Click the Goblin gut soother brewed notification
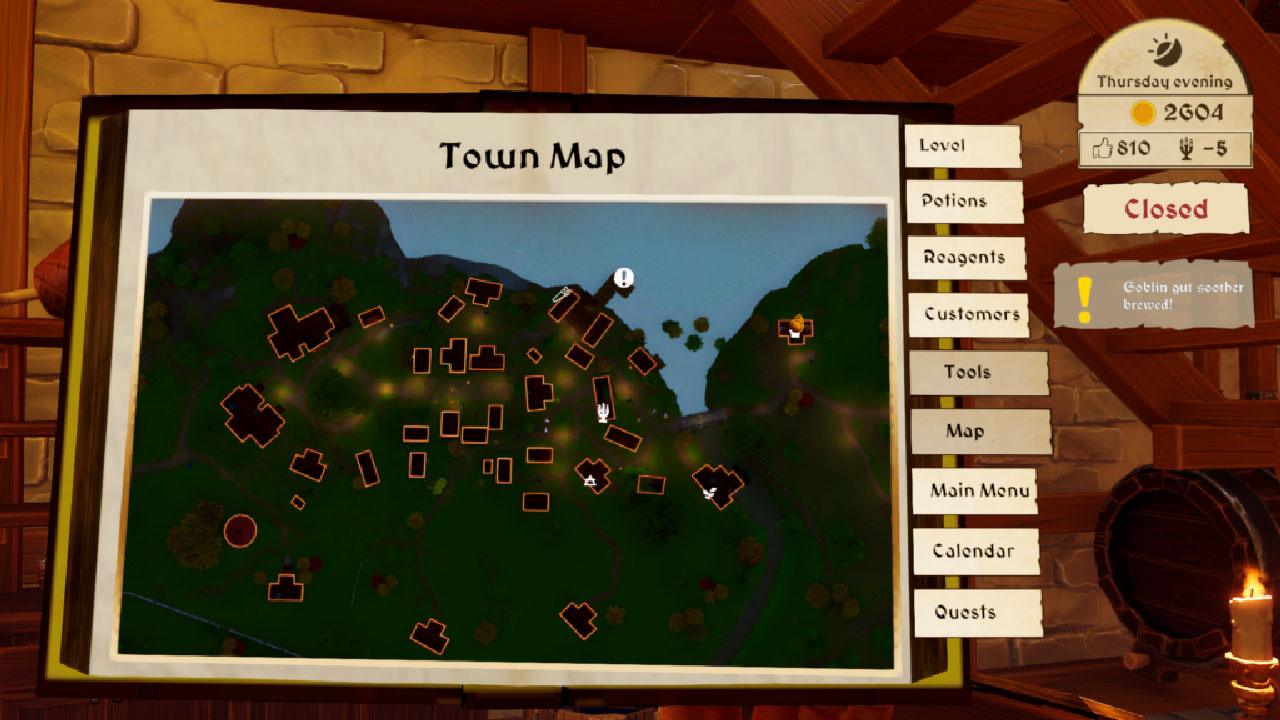The height and width of the screenshot is (720, 1280). click(1154, 296)
